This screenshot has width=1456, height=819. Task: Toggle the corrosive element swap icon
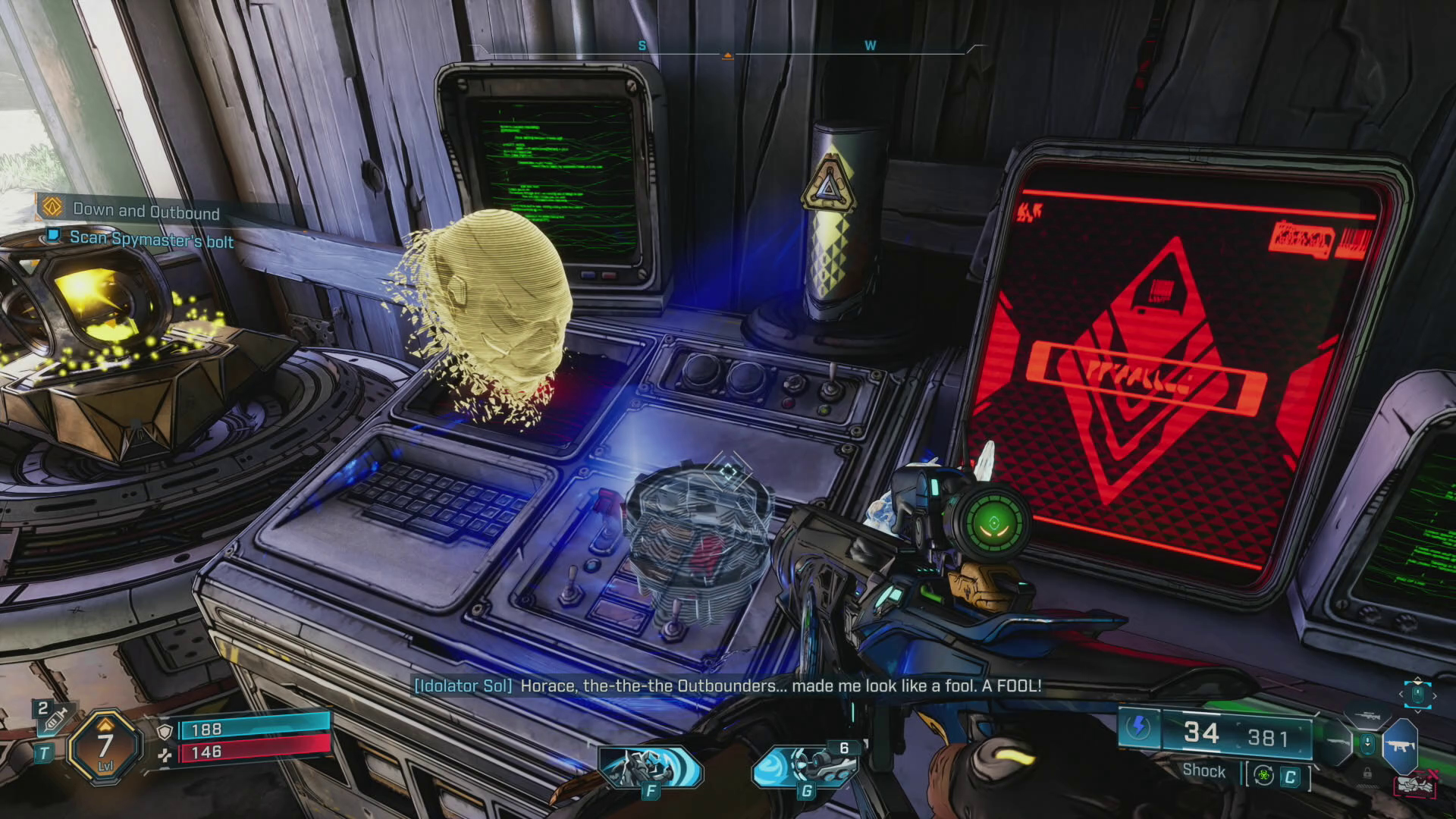pos(1263,775)
